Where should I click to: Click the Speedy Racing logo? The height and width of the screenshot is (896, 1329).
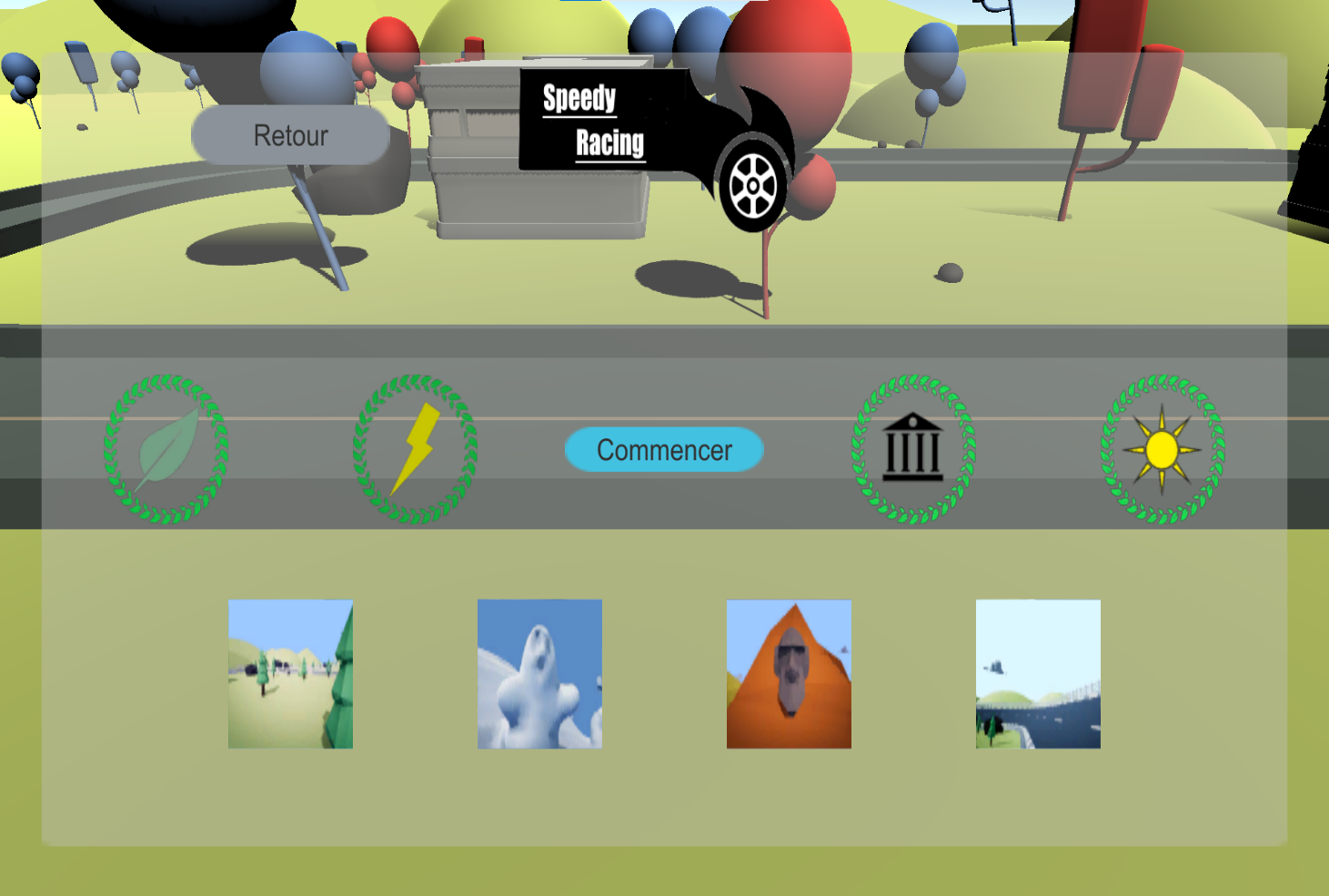point(619,118)
